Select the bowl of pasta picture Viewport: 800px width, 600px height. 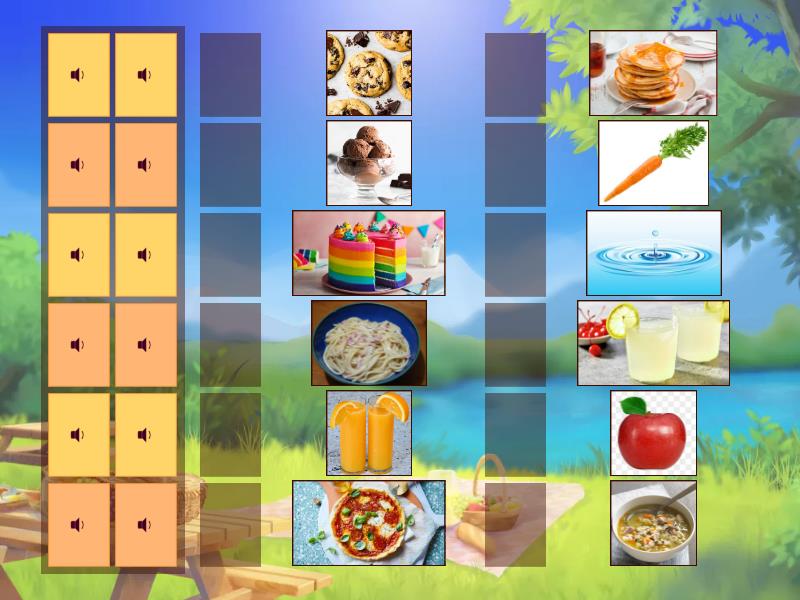click(x=368, y=343)
